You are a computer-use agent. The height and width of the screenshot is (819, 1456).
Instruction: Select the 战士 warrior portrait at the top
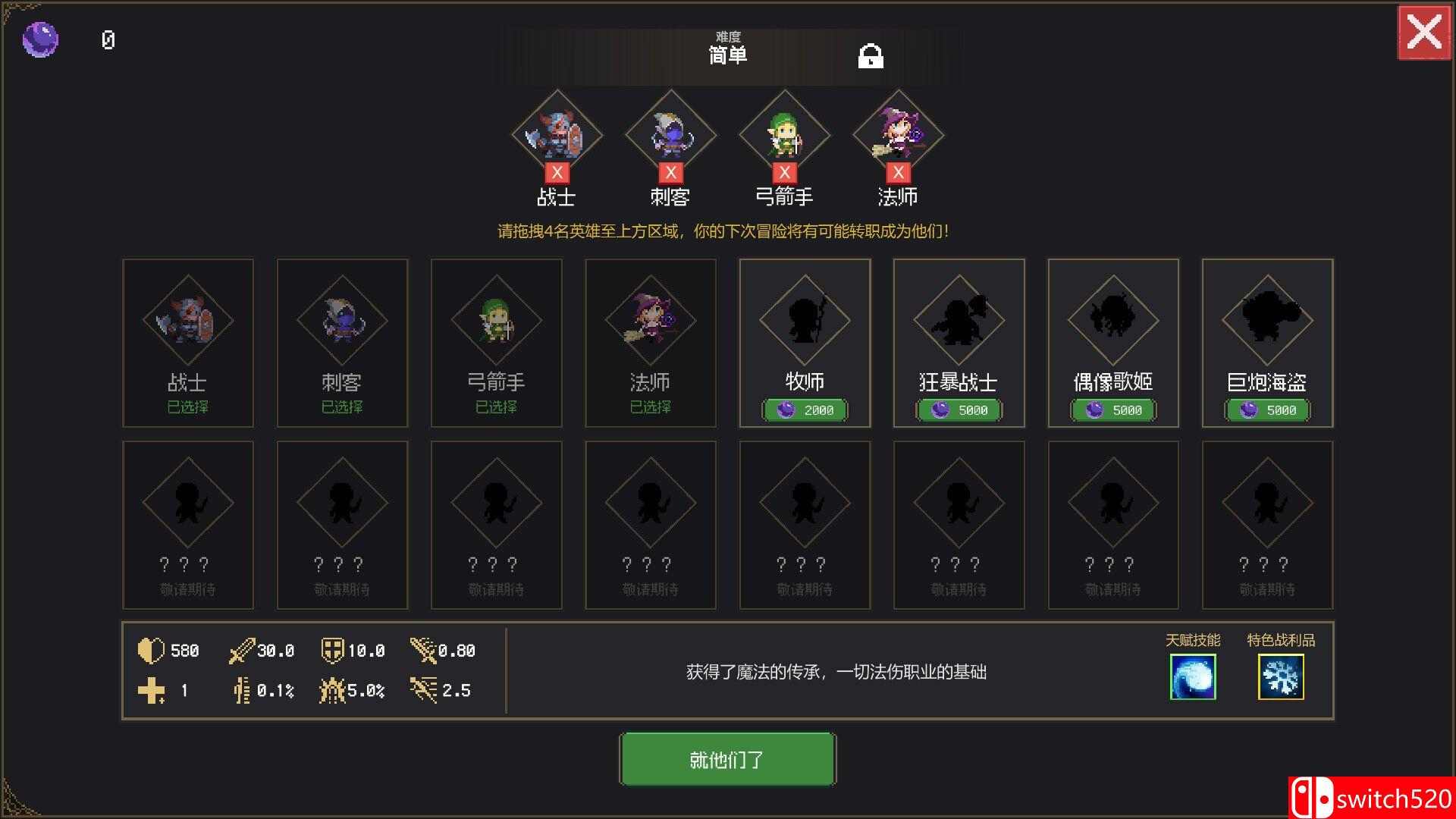point(557,133)
